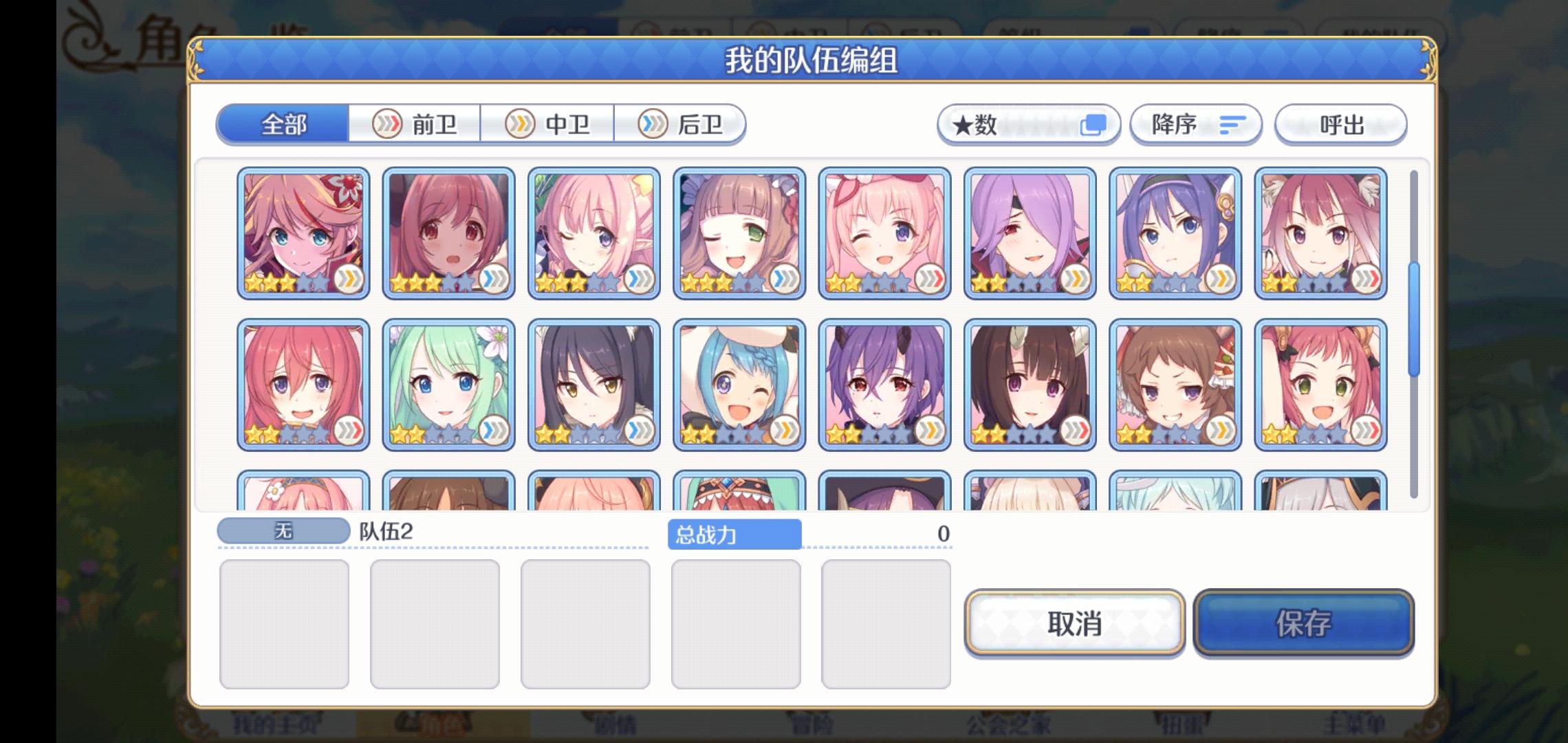
Task: Toggle 降序 descending sort order
Action: pyautogui.click(x=1195, y=125)
